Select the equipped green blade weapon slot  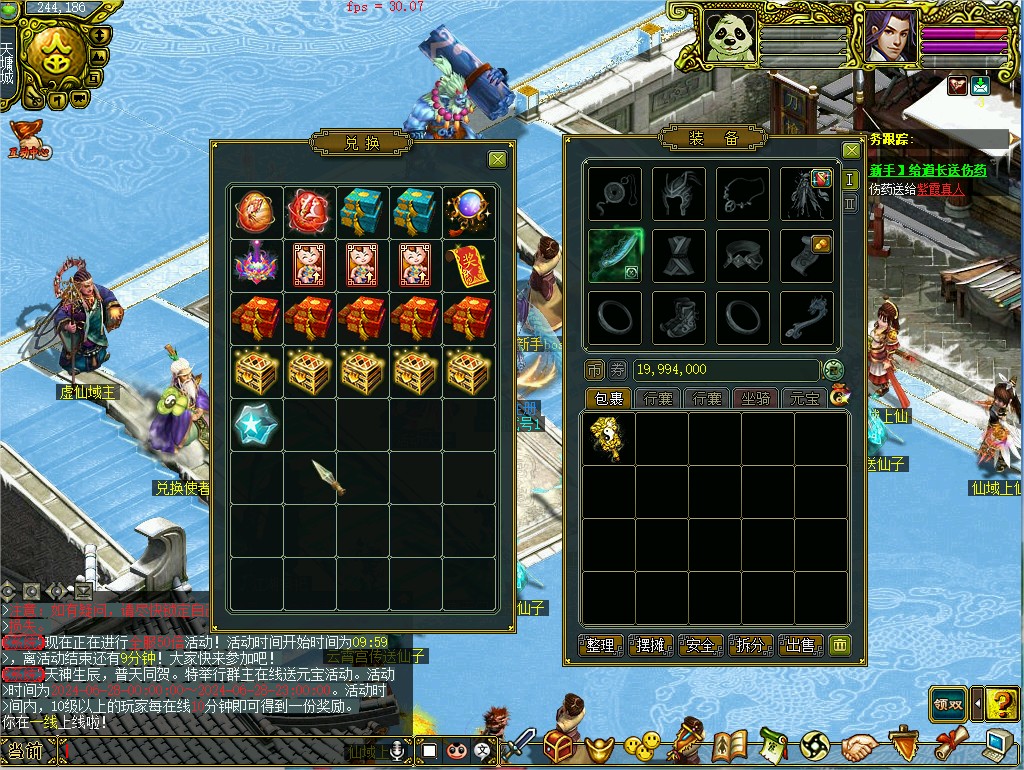click(614, 255)
